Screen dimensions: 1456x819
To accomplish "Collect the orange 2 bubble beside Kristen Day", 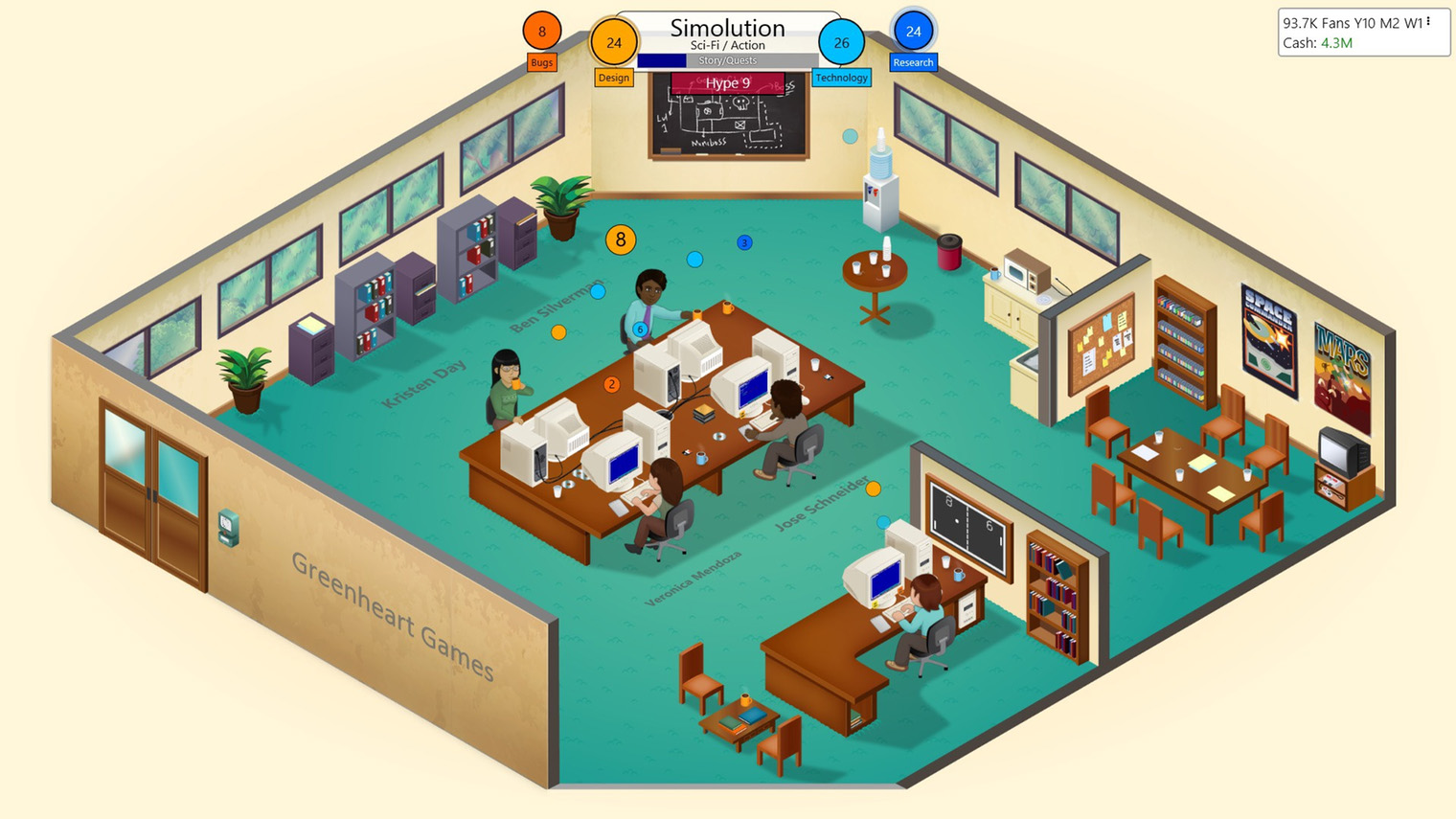I will (x=611, y=384).
